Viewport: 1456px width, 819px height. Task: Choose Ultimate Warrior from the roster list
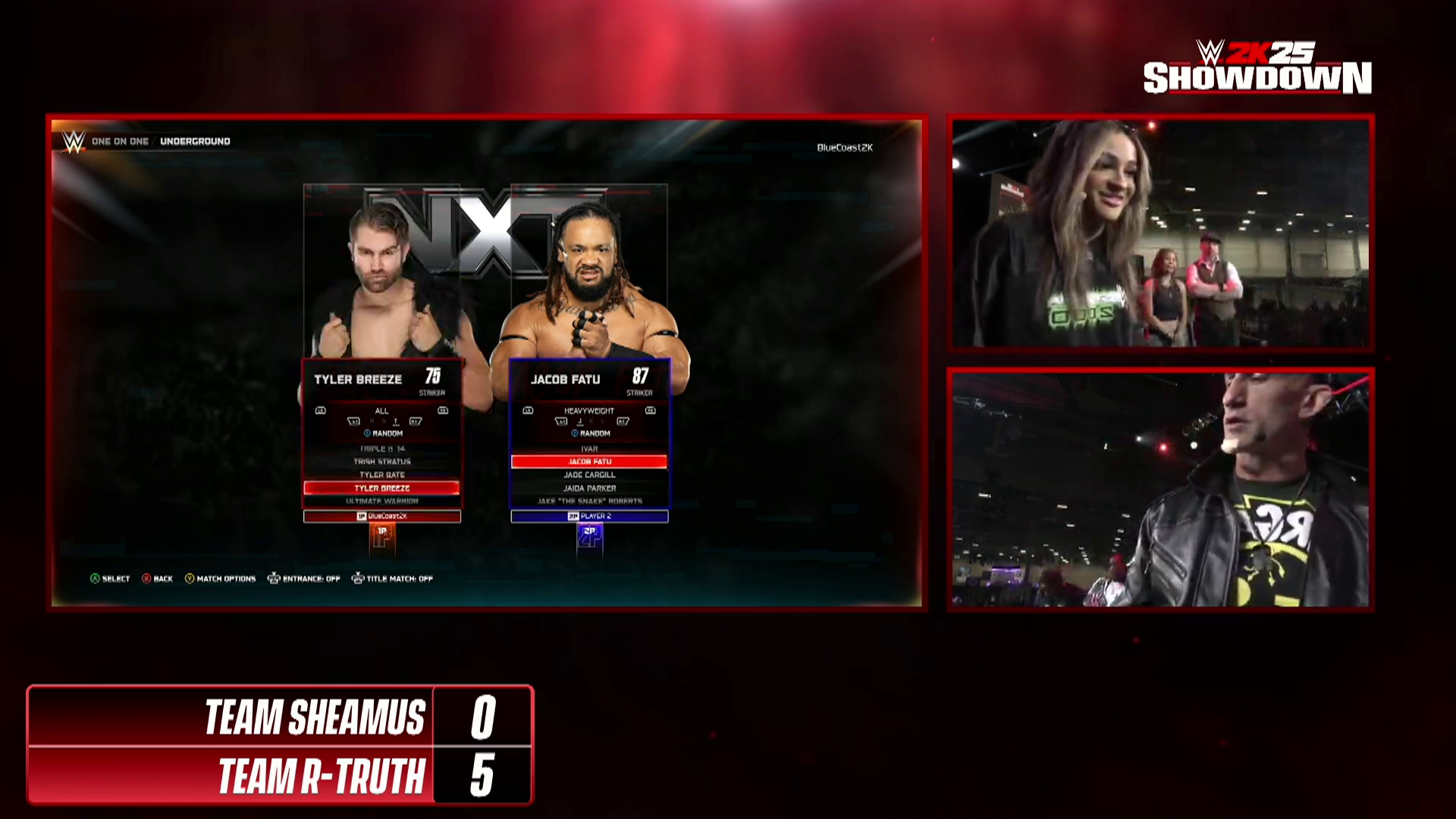[x=382, y=501]
